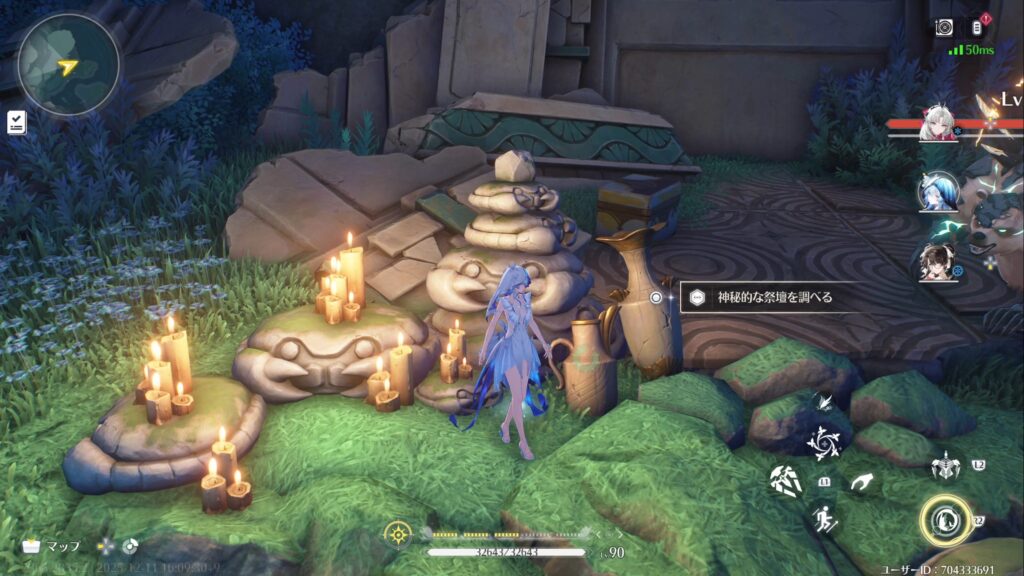Open the phone menu icon with red alert
This screenshot has width=1024, height=576.
click(x=979, y=27)
